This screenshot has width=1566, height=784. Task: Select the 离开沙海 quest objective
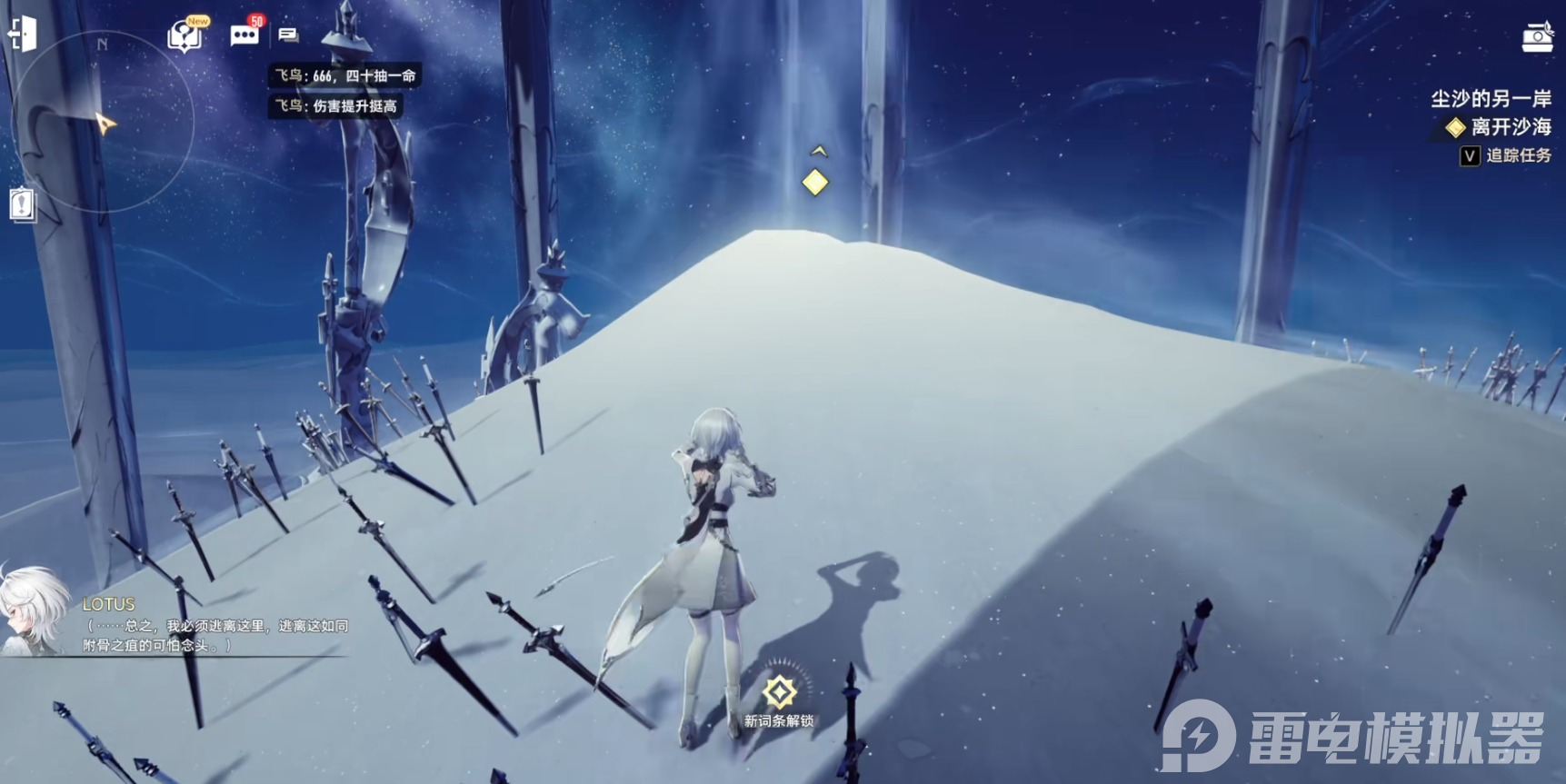coord(1510,127)
